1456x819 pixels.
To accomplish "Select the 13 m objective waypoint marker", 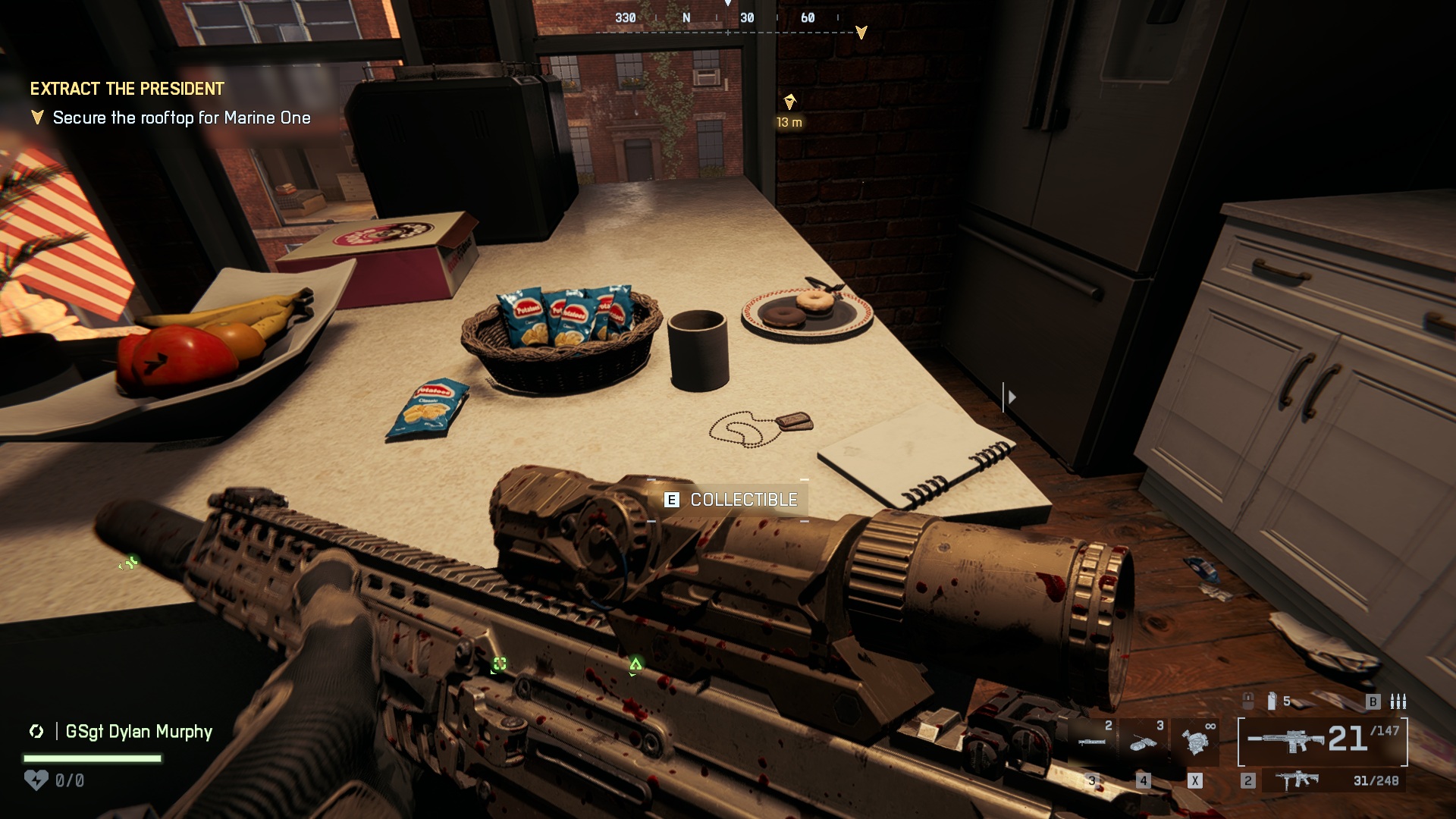I will [789, 102].
